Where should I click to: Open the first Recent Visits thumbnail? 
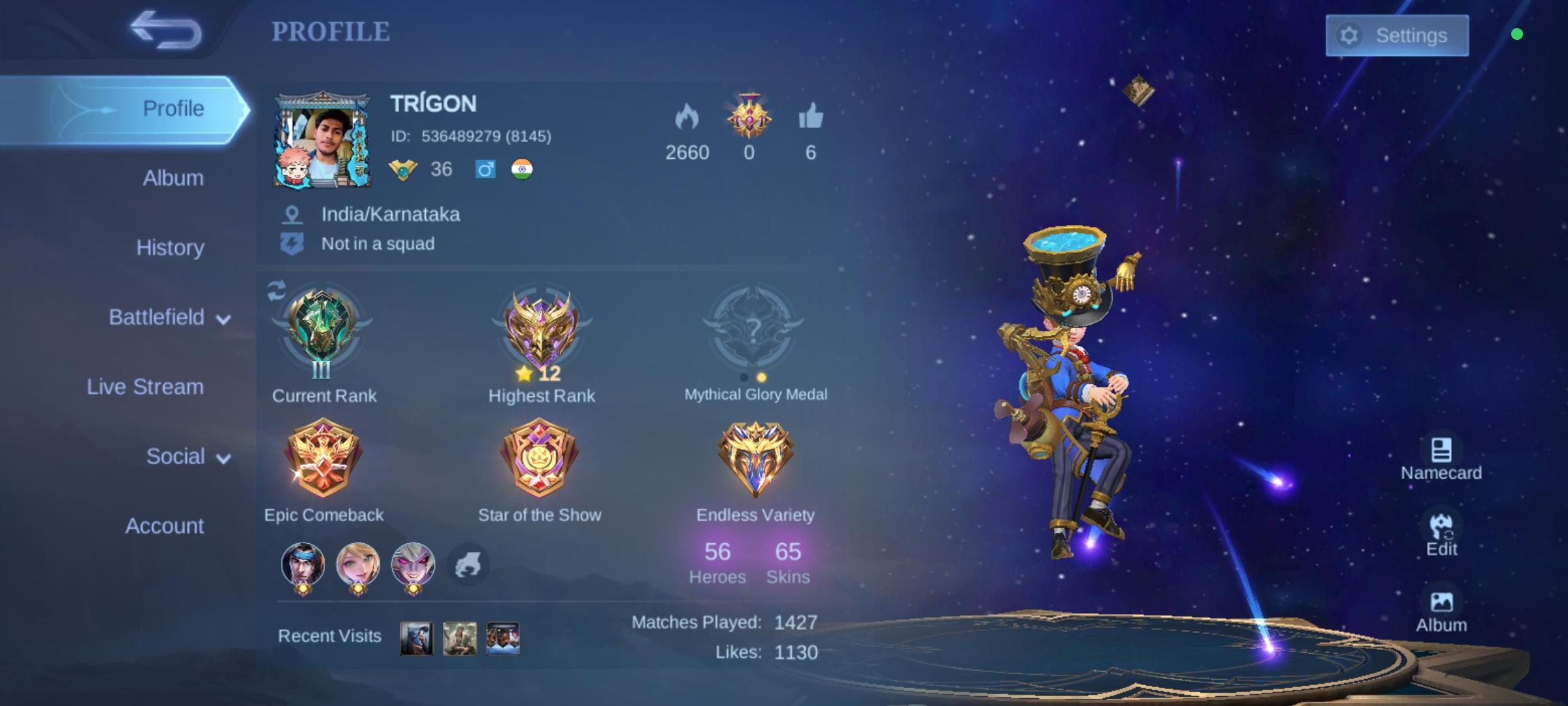click(x=416, y=637)
